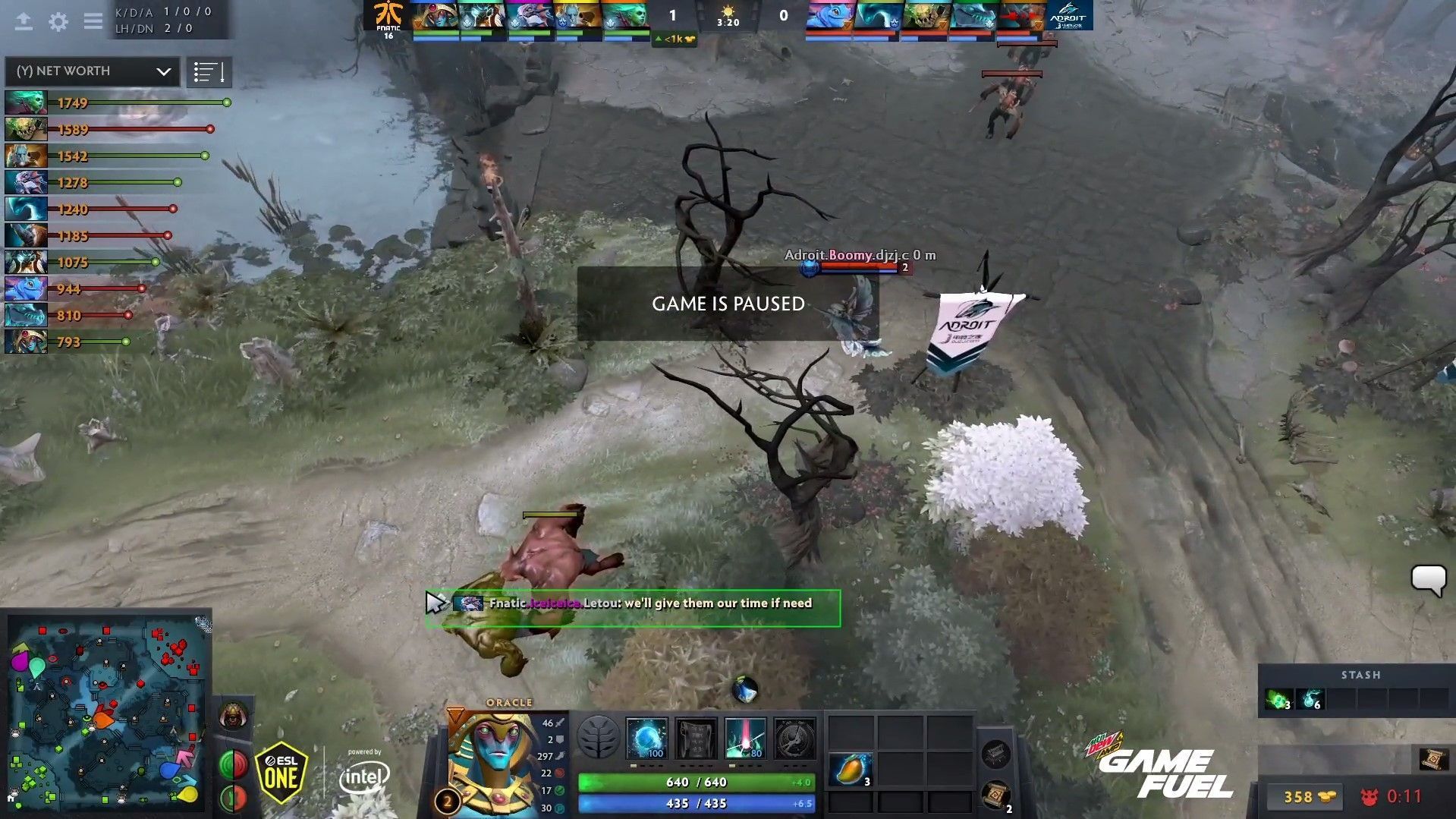Select Oracle's Fortune's End ability icon
The width and height of the screenshot is (1456, 819).
(x=646, y=739)
